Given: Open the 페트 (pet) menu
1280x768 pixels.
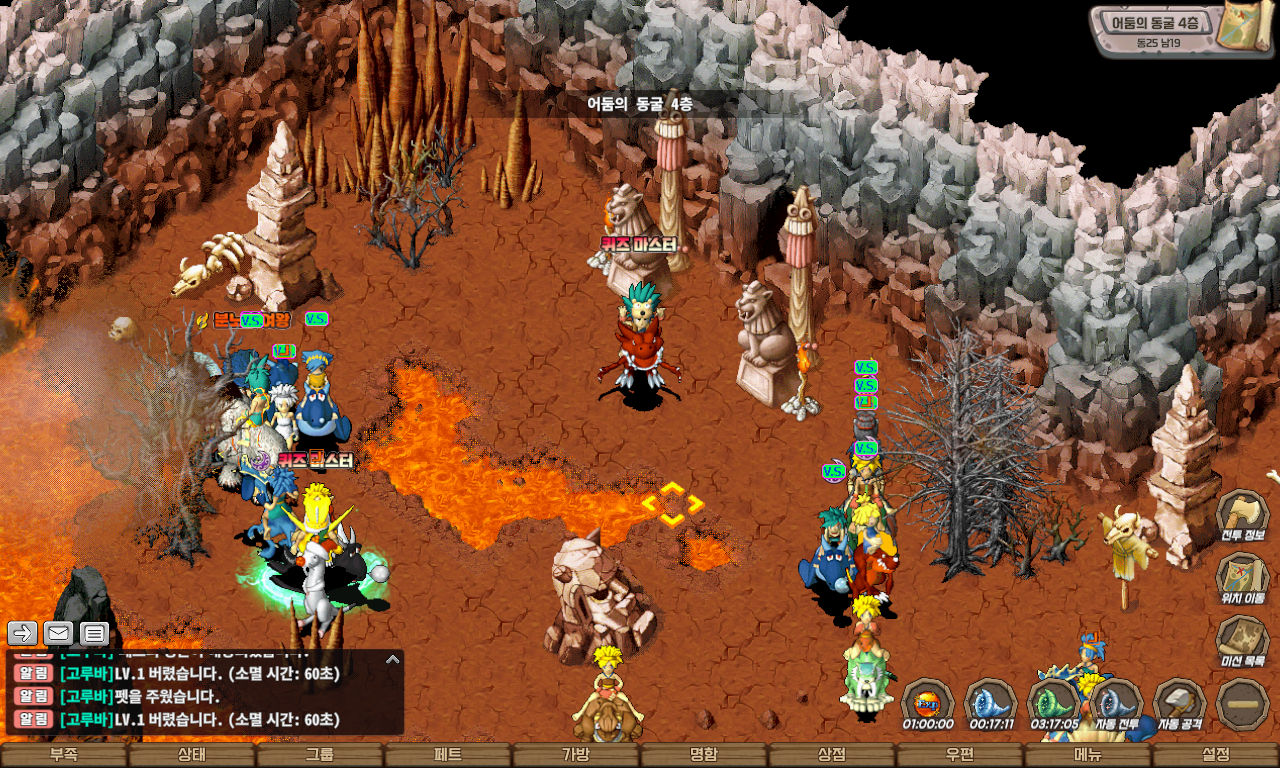Looking at the screenshot, I should (x=448, y=755).
